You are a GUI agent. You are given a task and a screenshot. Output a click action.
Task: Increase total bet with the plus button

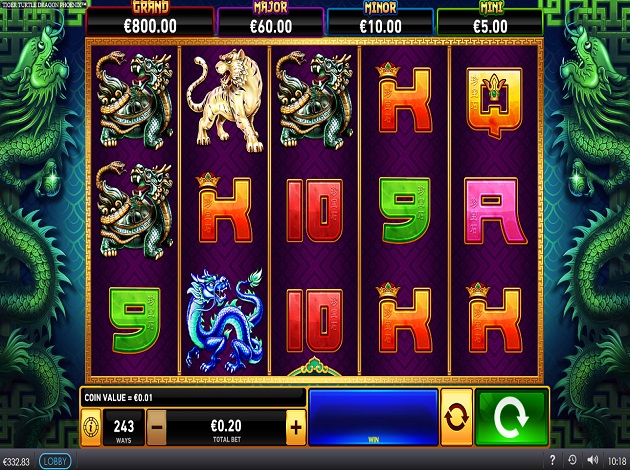(295, 427)
